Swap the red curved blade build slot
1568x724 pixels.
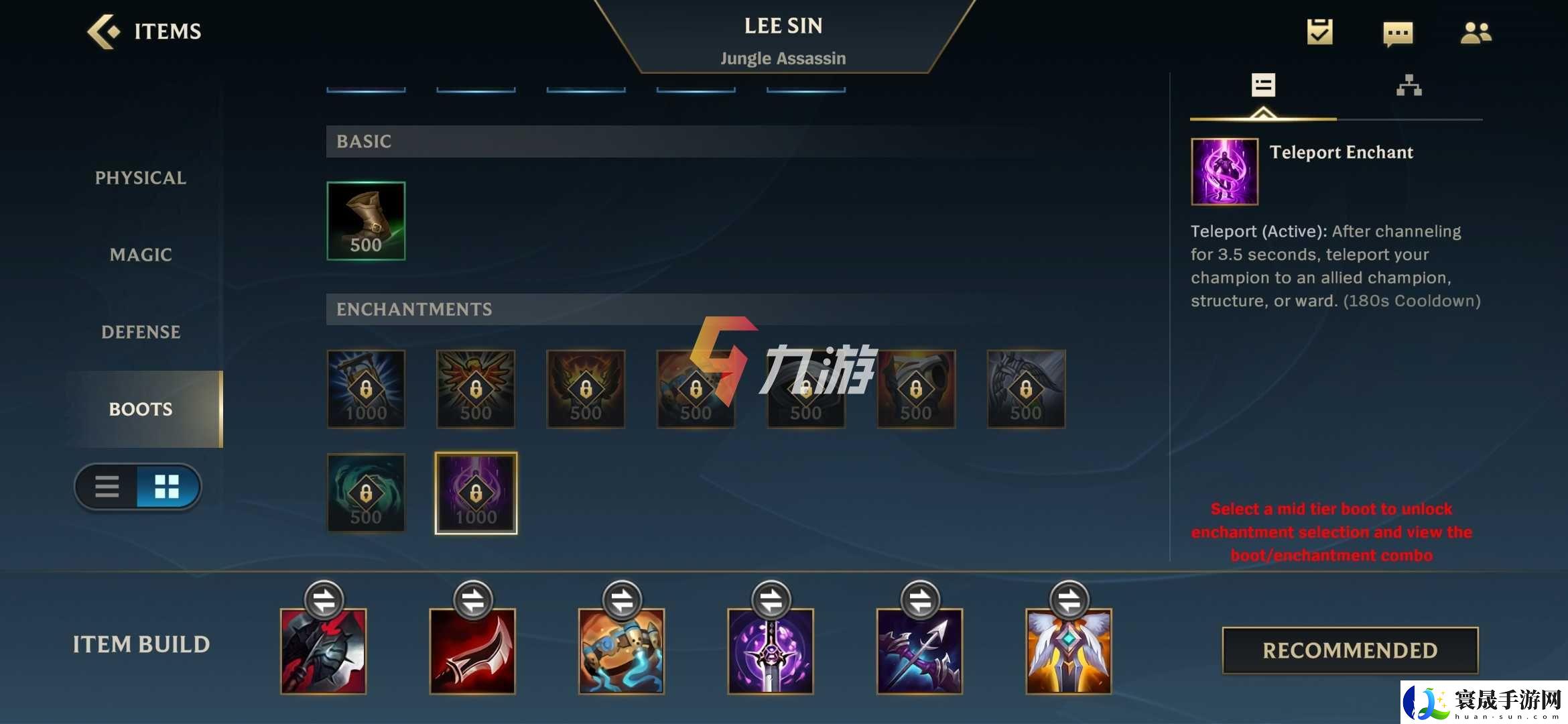coord(473,600)
